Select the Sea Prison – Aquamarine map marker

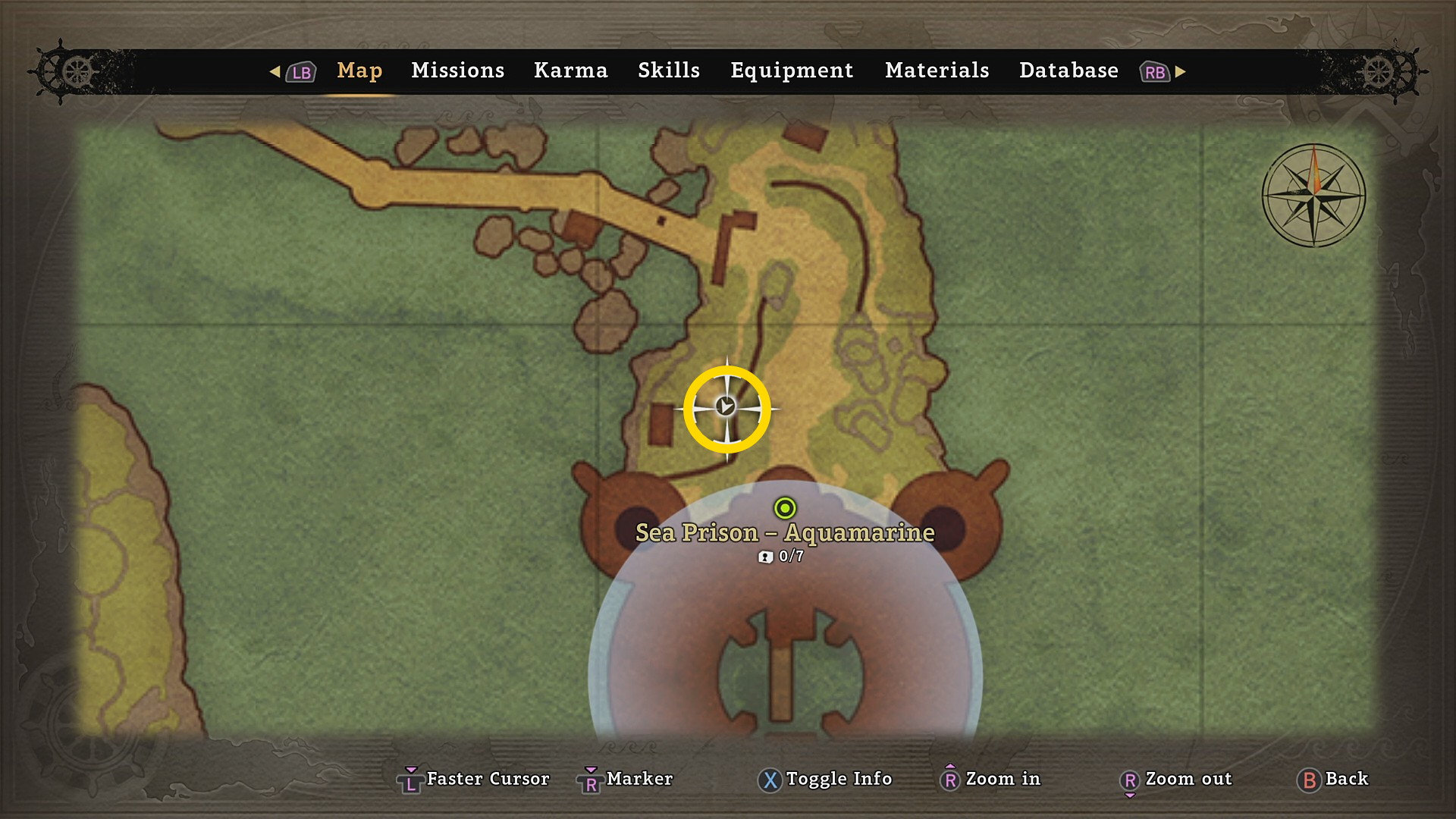tap(785, 508)
